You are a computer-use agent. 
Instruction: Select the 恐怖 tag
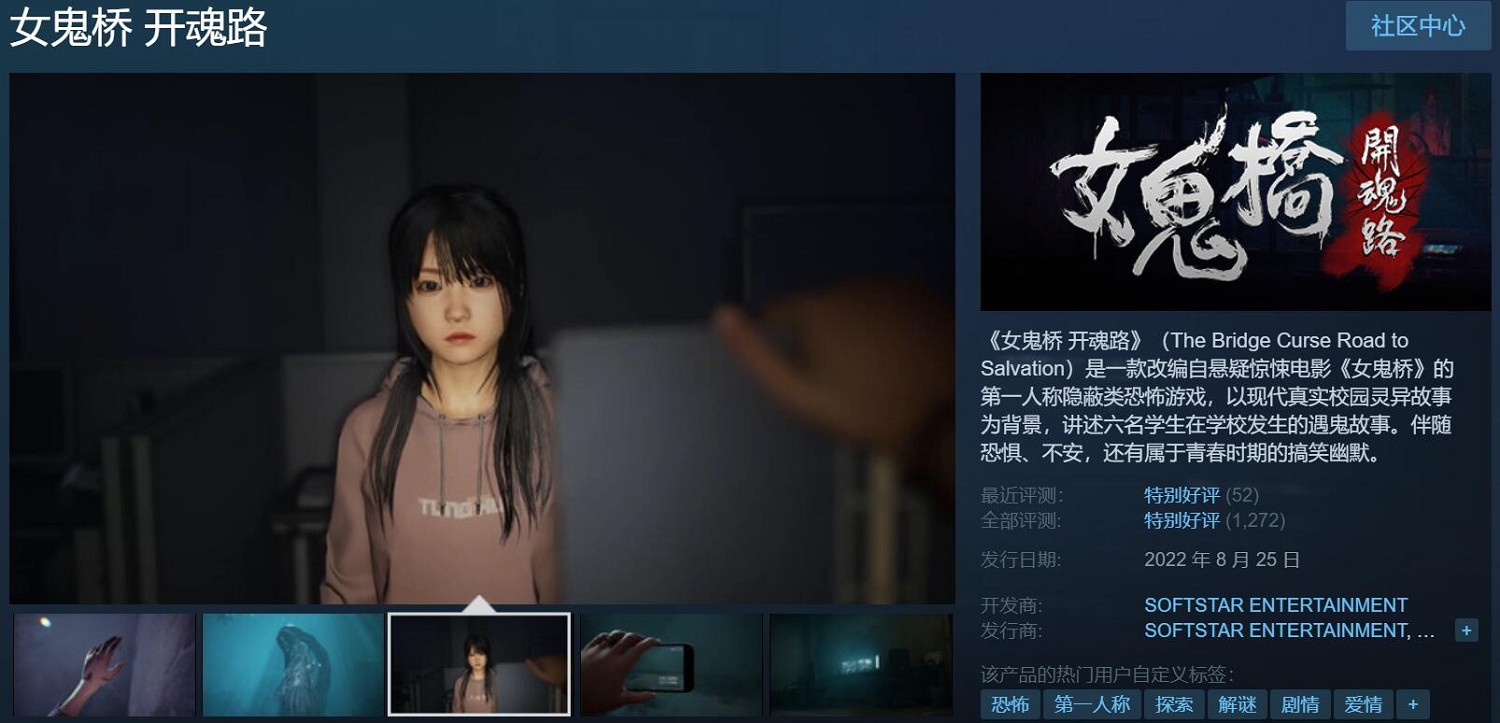point(1011,704)
